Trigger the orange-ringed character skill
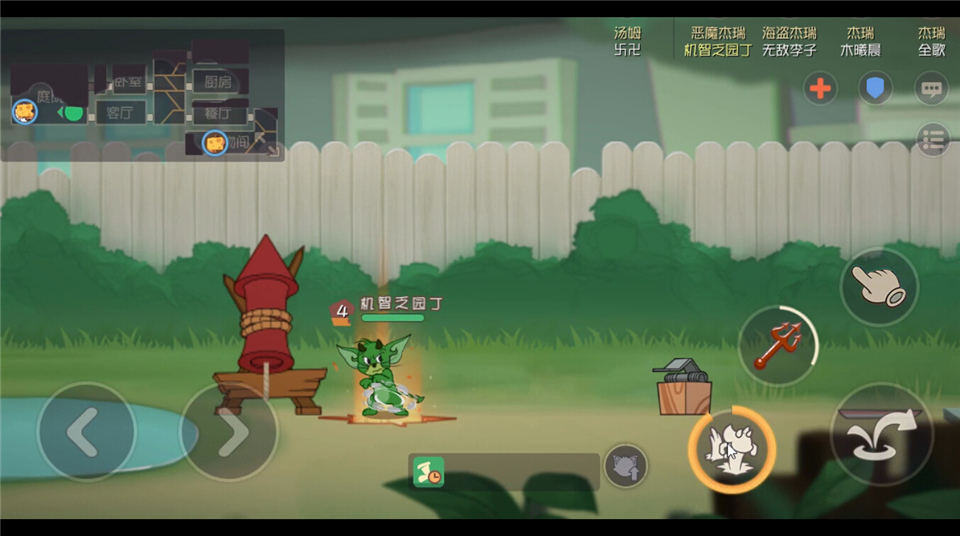 point(731,449)
